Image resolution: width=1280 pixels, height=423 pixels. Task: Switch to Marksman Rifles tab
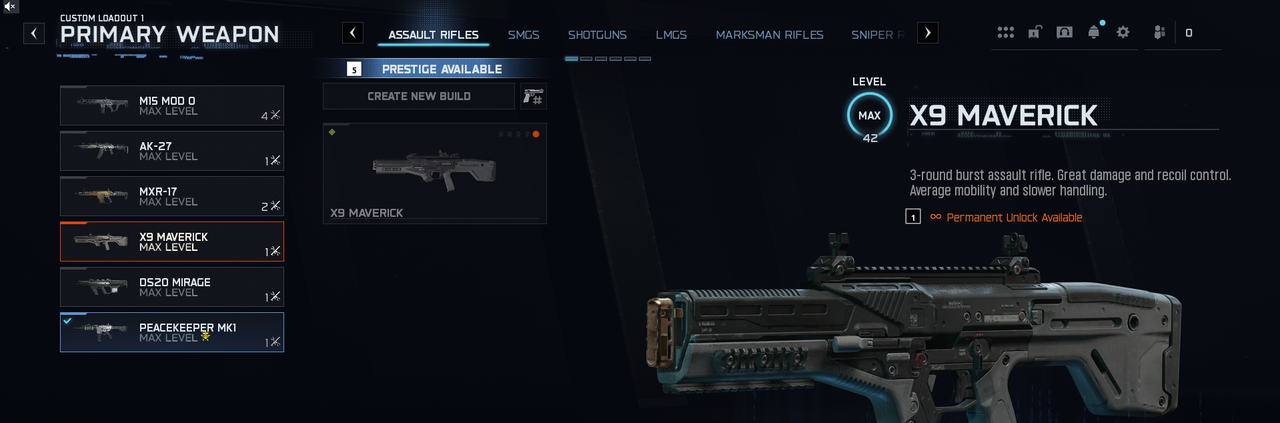pos(769,35)
